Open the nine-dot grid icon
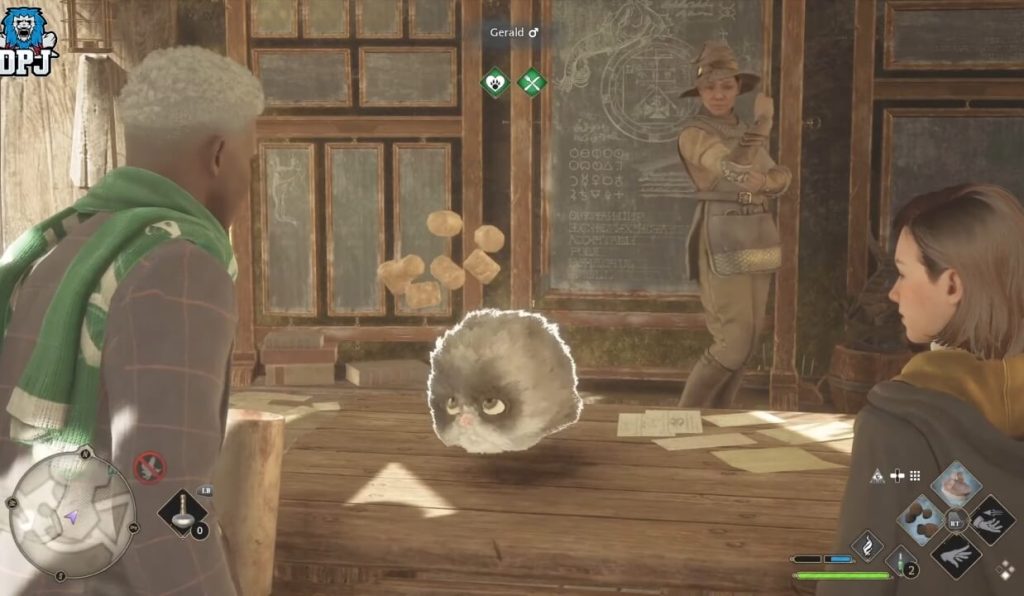 (x=914, y=476)
